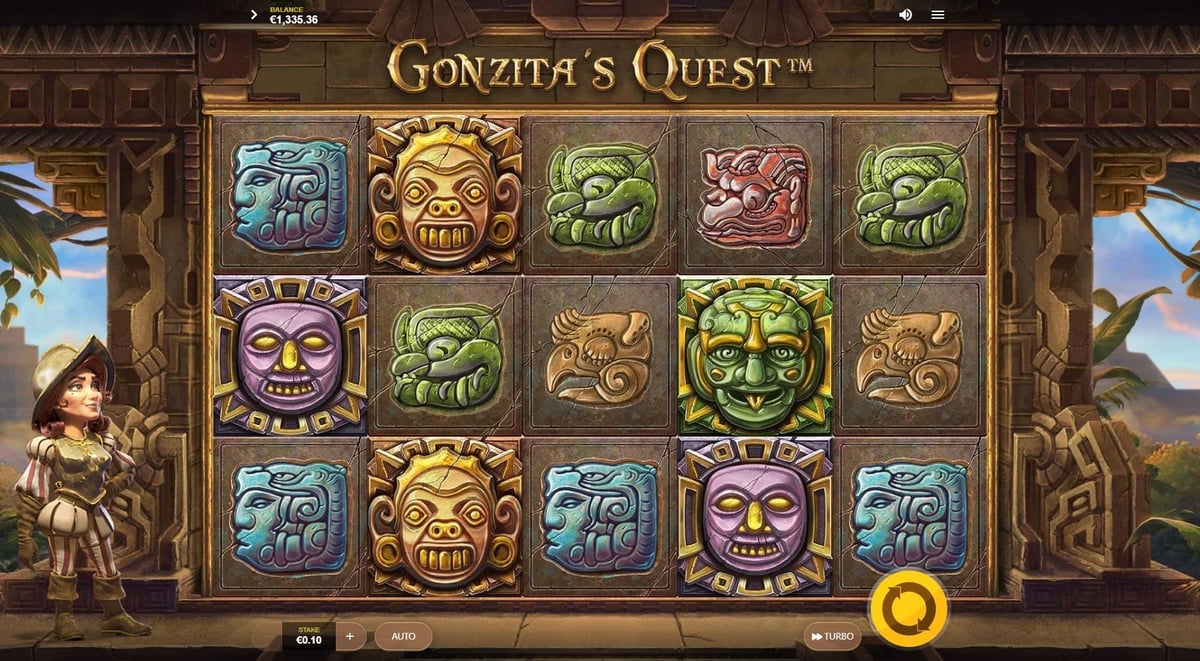Viewport: 1200px width, 661px height.
Task: Spin the reels with the yellow button
Action: click(908, 609)
